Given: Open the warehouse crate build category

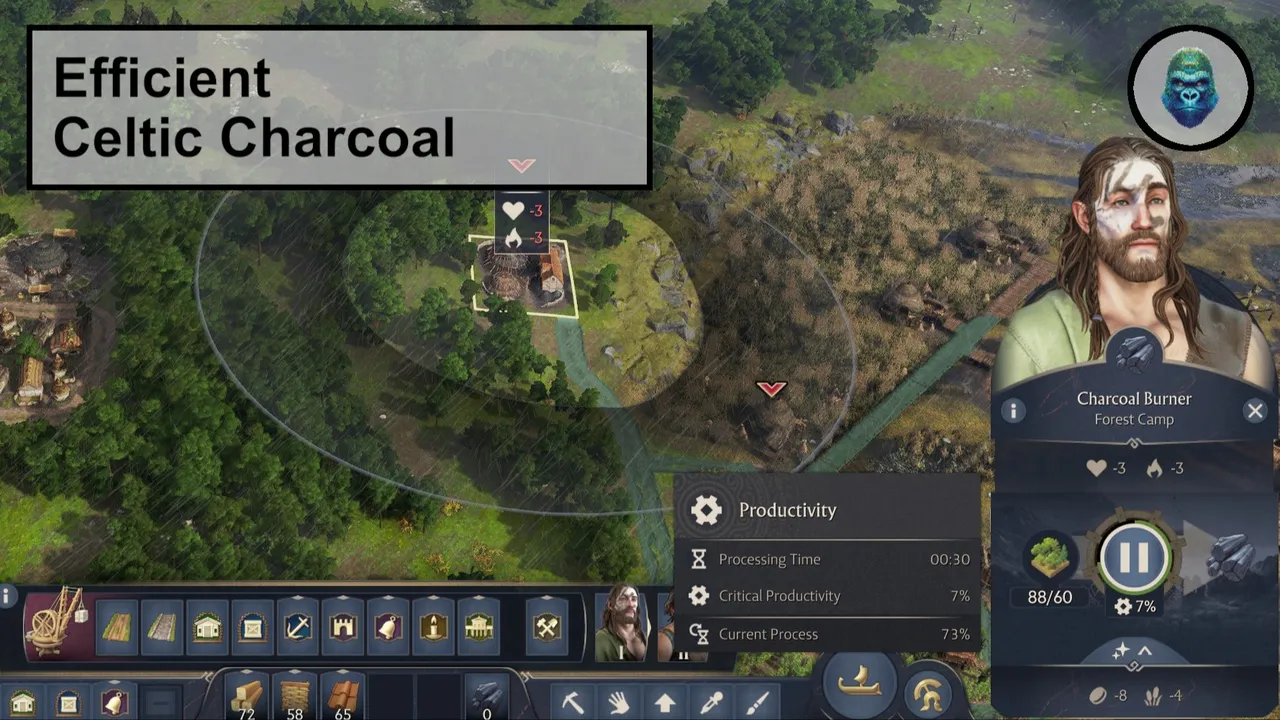Looking at the screenshot, I should [252, 628].
